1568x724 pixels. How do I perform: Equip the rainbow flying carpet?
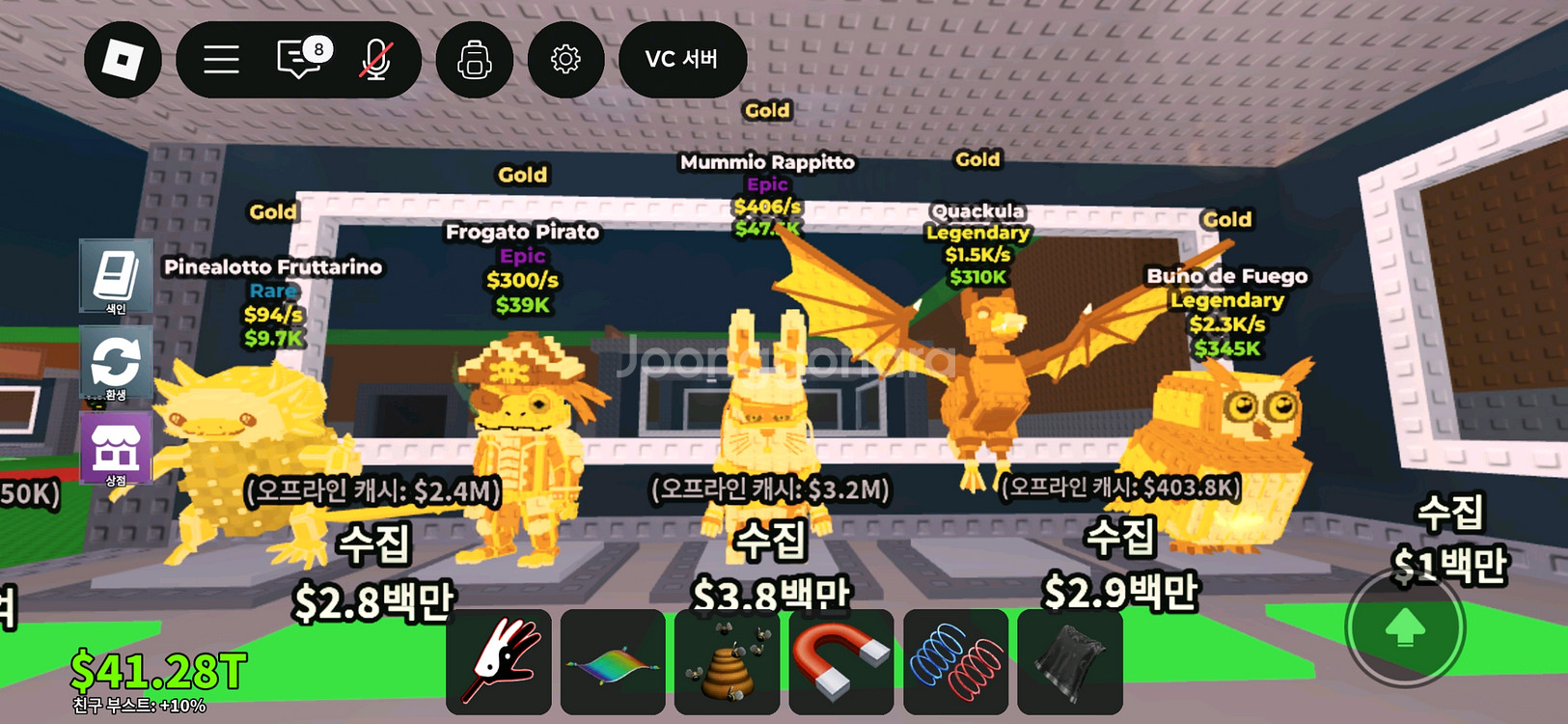pos(613,662)
